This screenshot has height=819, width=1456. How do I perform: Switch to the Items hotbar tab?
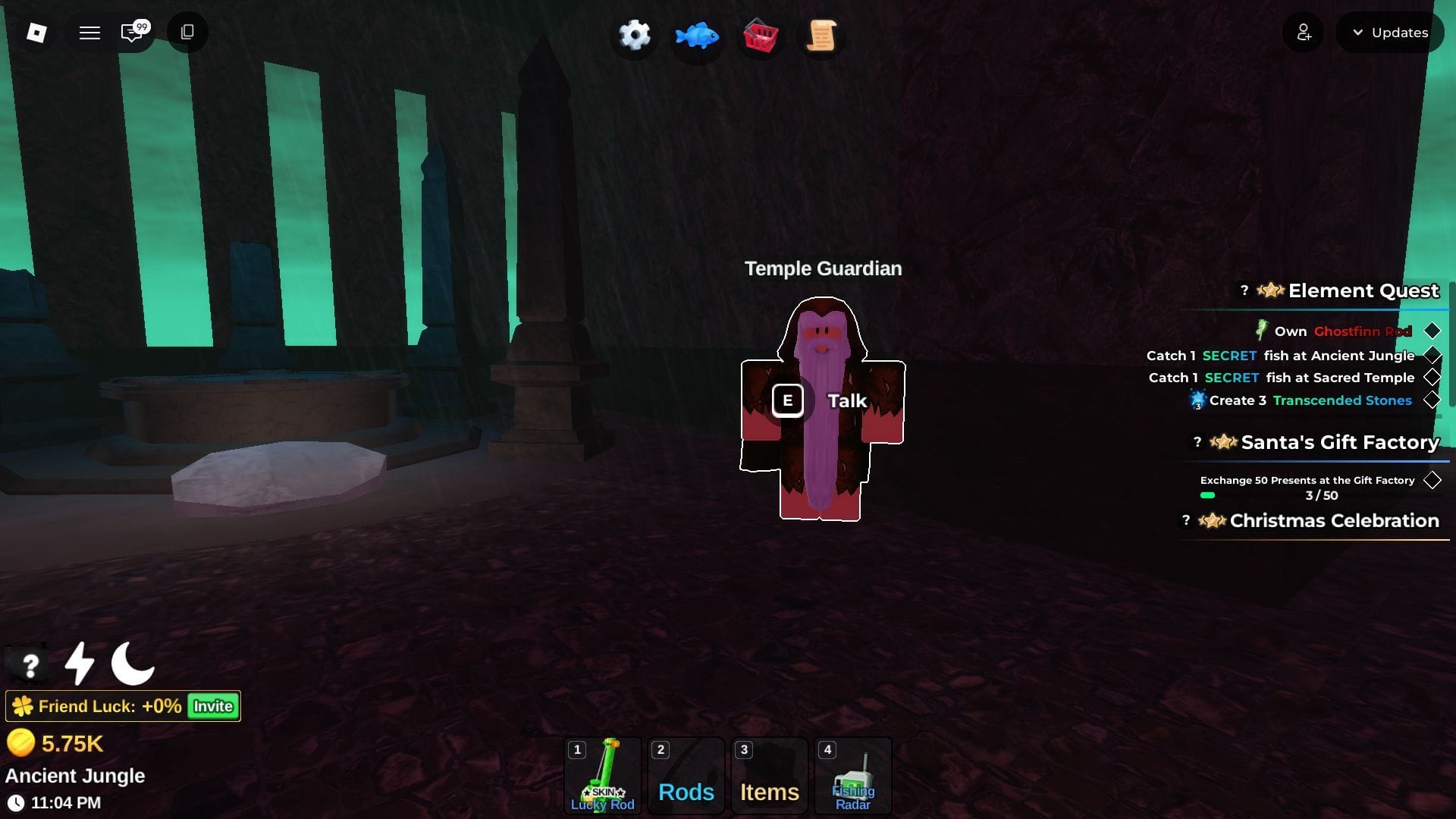click(x=769, y=775)
